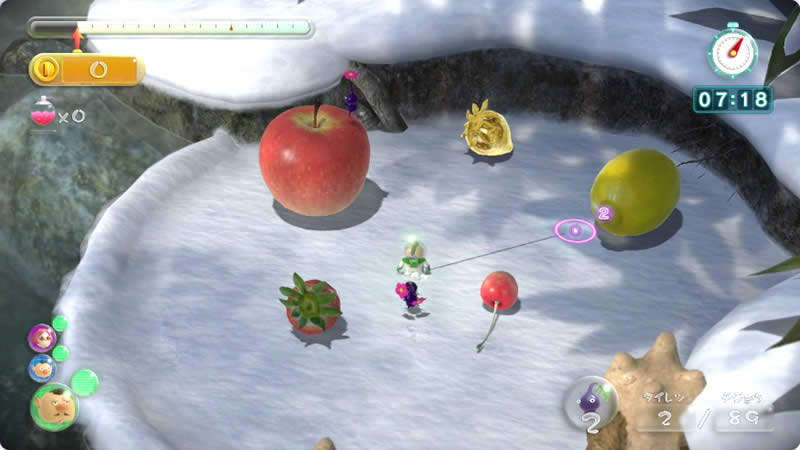Switch to Alph's captain portrait
The height and width of the screenshot is (450, 800).
click(41, 368)
